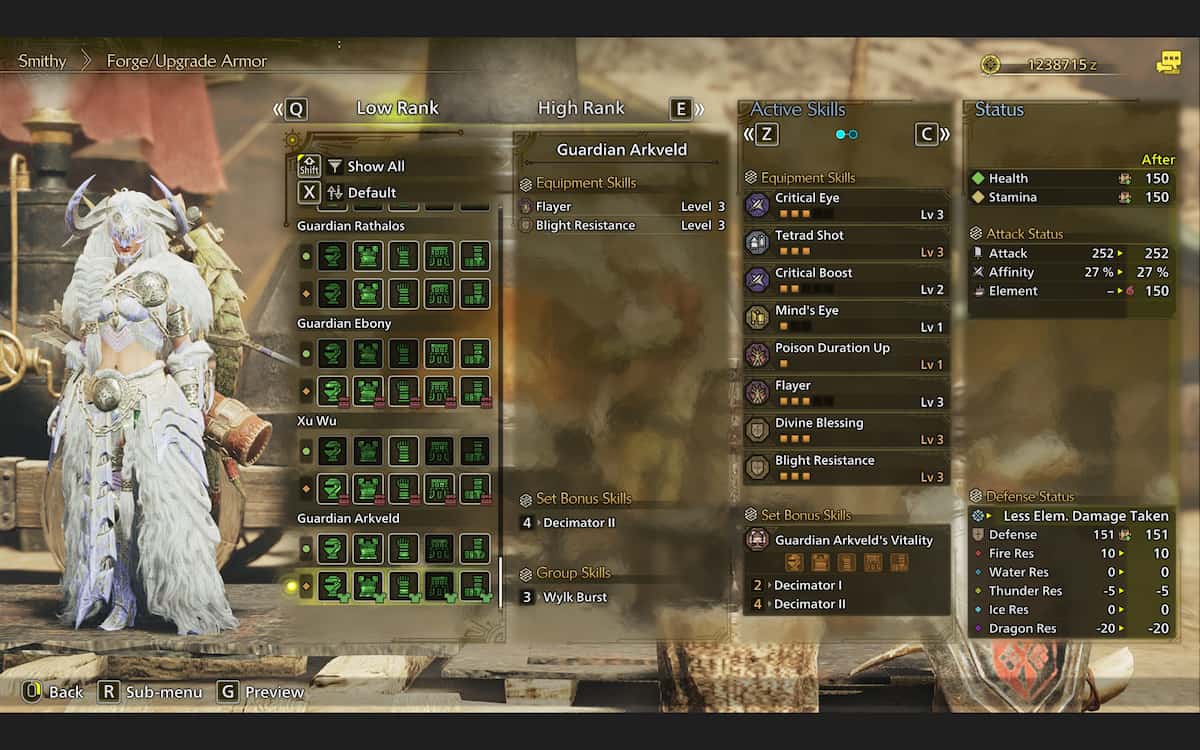Show the next Active Skills page
1200x750 pixels.
pos(931,134)
